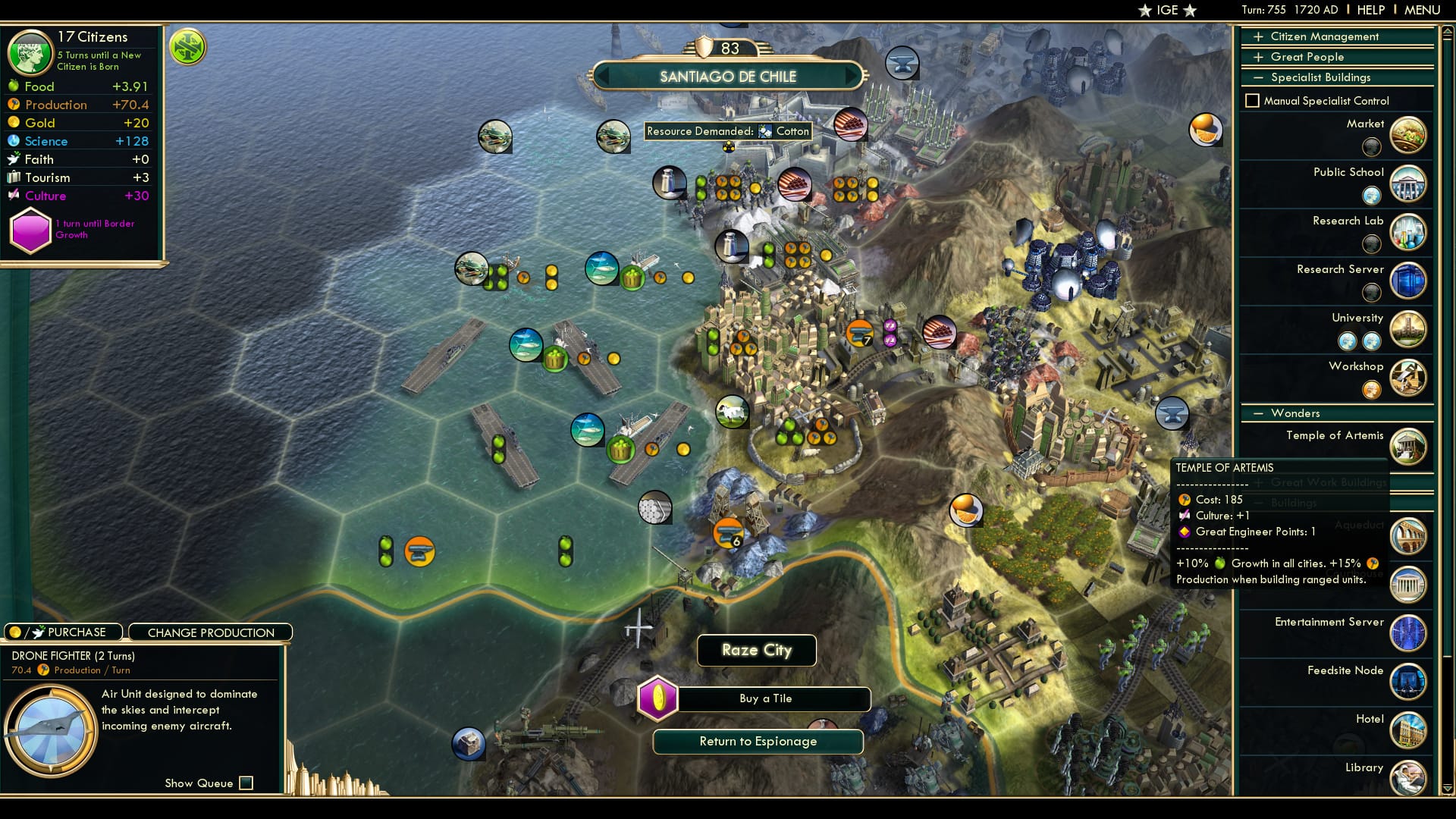Open the MENU from the top bar
The image size is (1456, 819).
click(x=1422, y=10)
